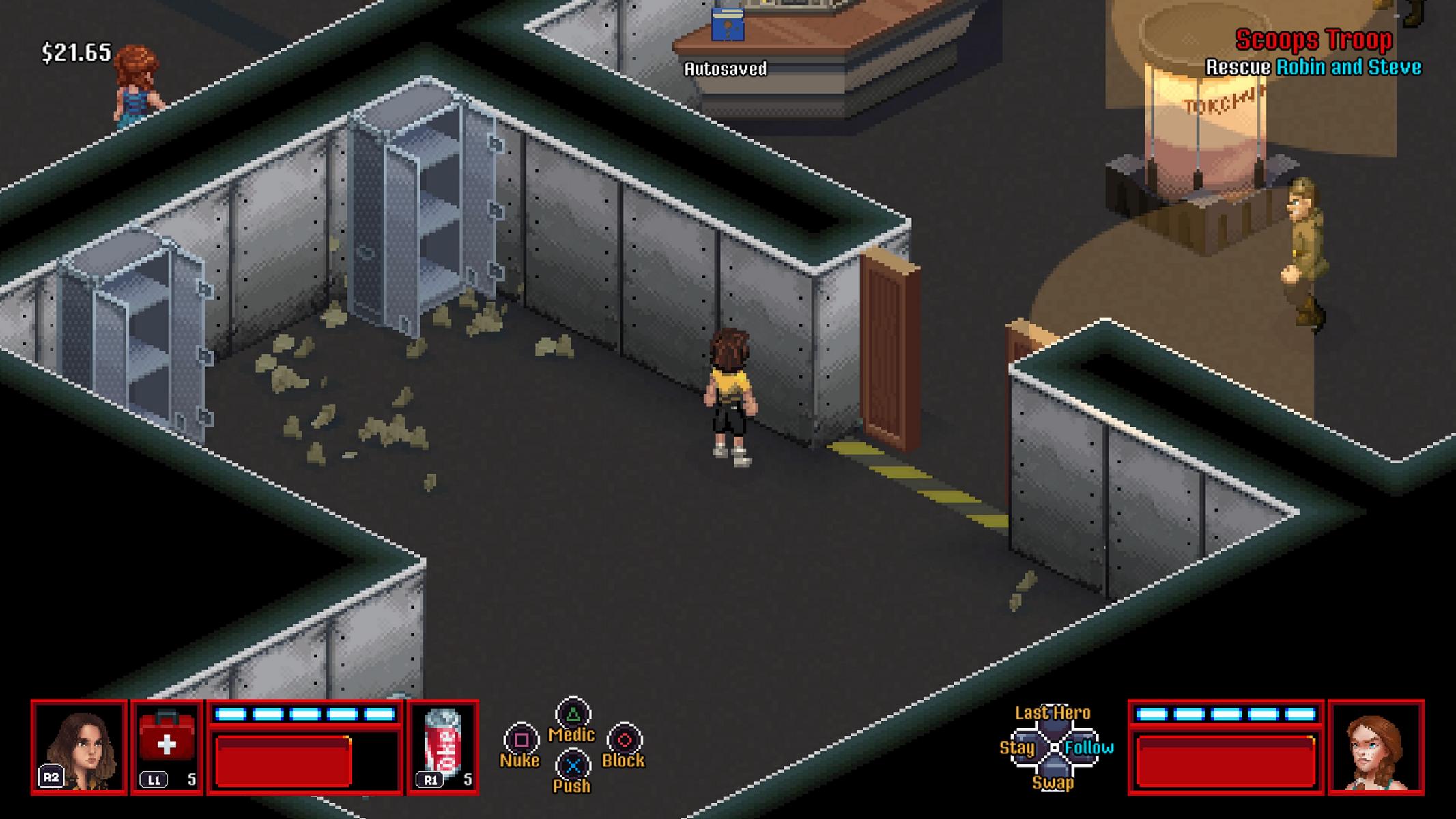
Task: Click the red-haired partner portrait
Action: click(x=1375, y=747)
